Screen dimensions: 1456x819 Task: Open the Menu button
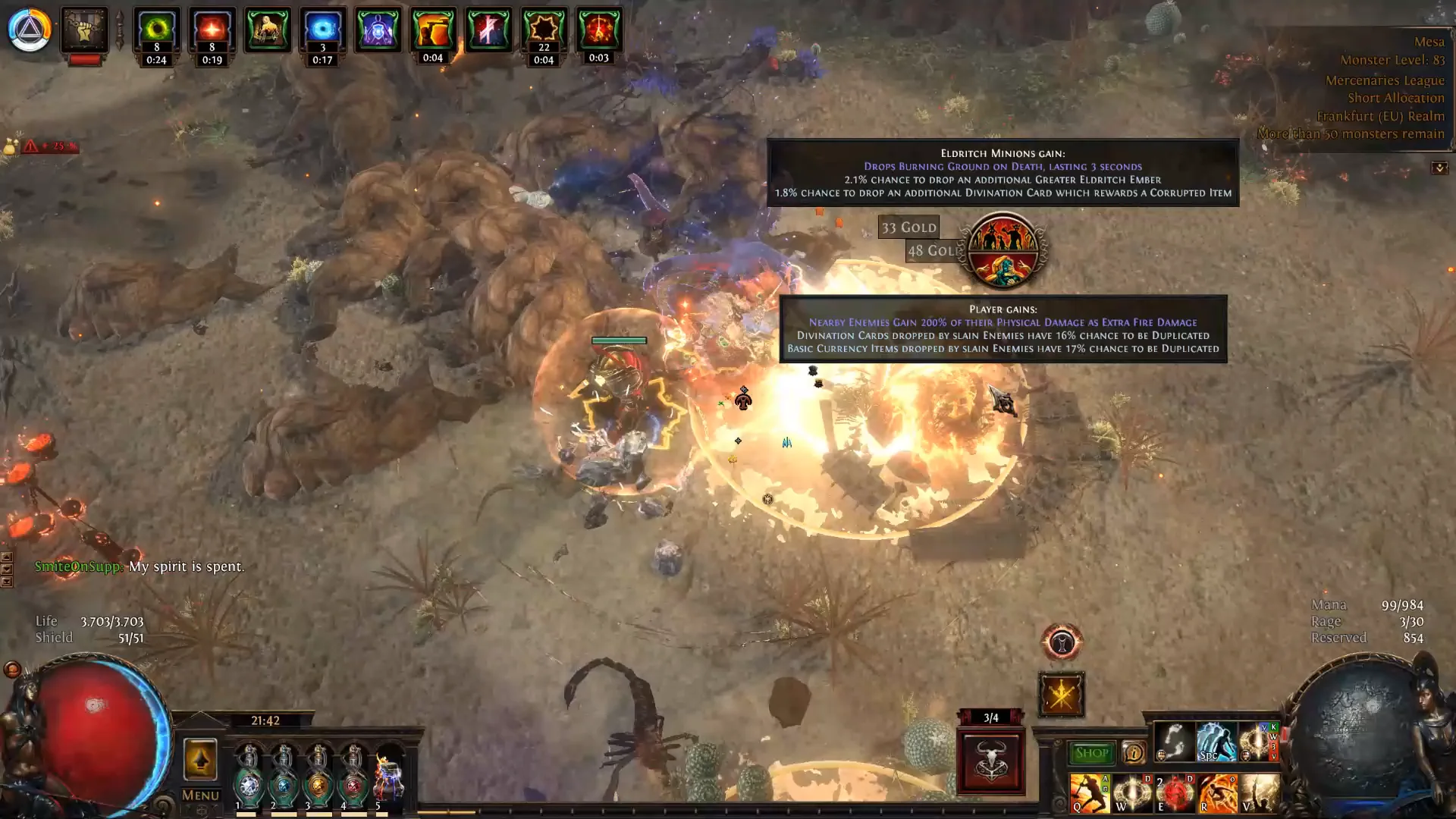click(200, 795)
